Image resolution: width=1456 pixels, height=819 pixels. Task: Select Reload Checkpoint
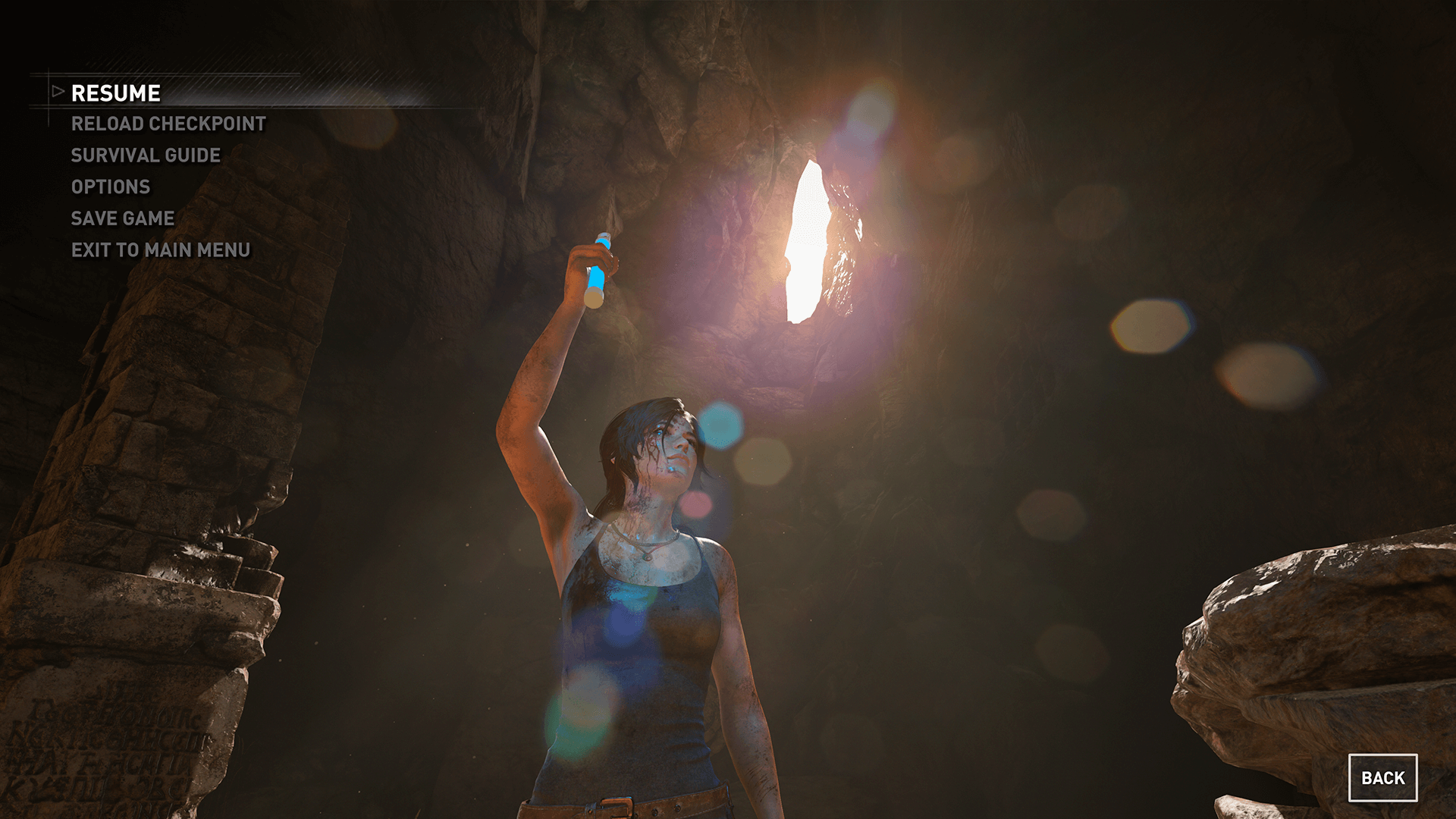click(168, 124)
